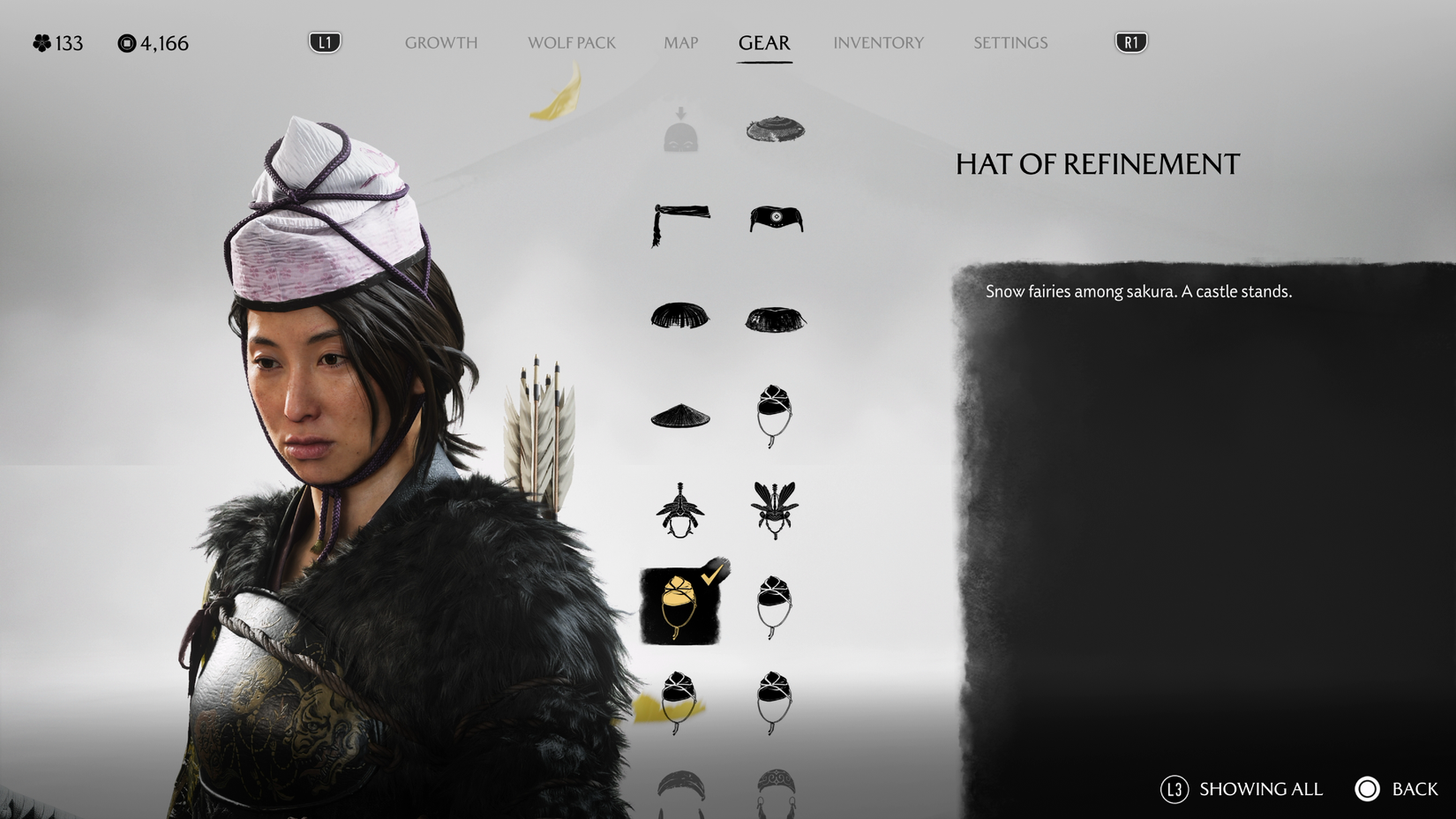Open the Growth tab
This screenshot has height=819, width=1456.
pyautogui.click(x=441, y=42)
